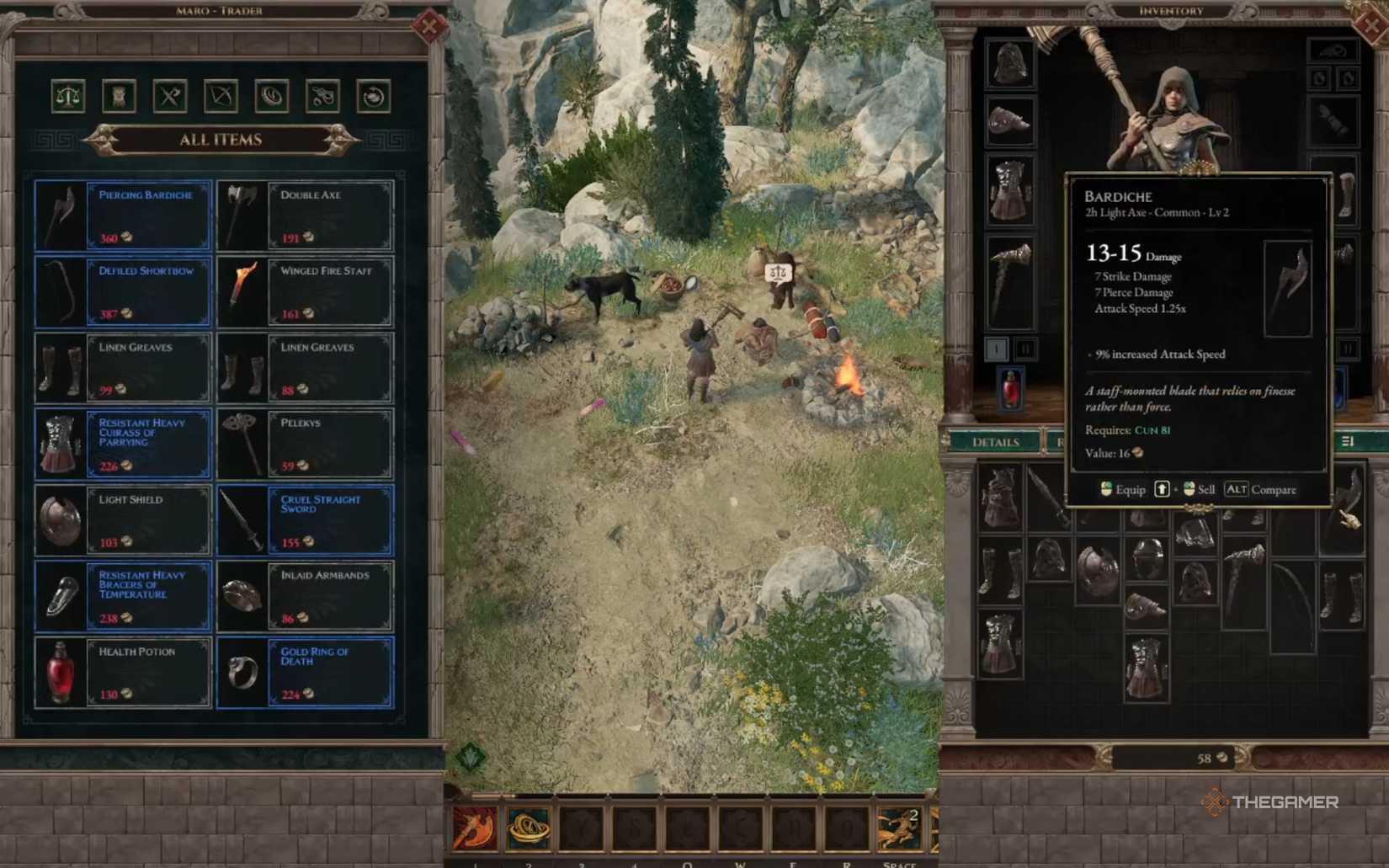
Task: Select the bow ranged weapons filter icon
Action: point(221,96)
